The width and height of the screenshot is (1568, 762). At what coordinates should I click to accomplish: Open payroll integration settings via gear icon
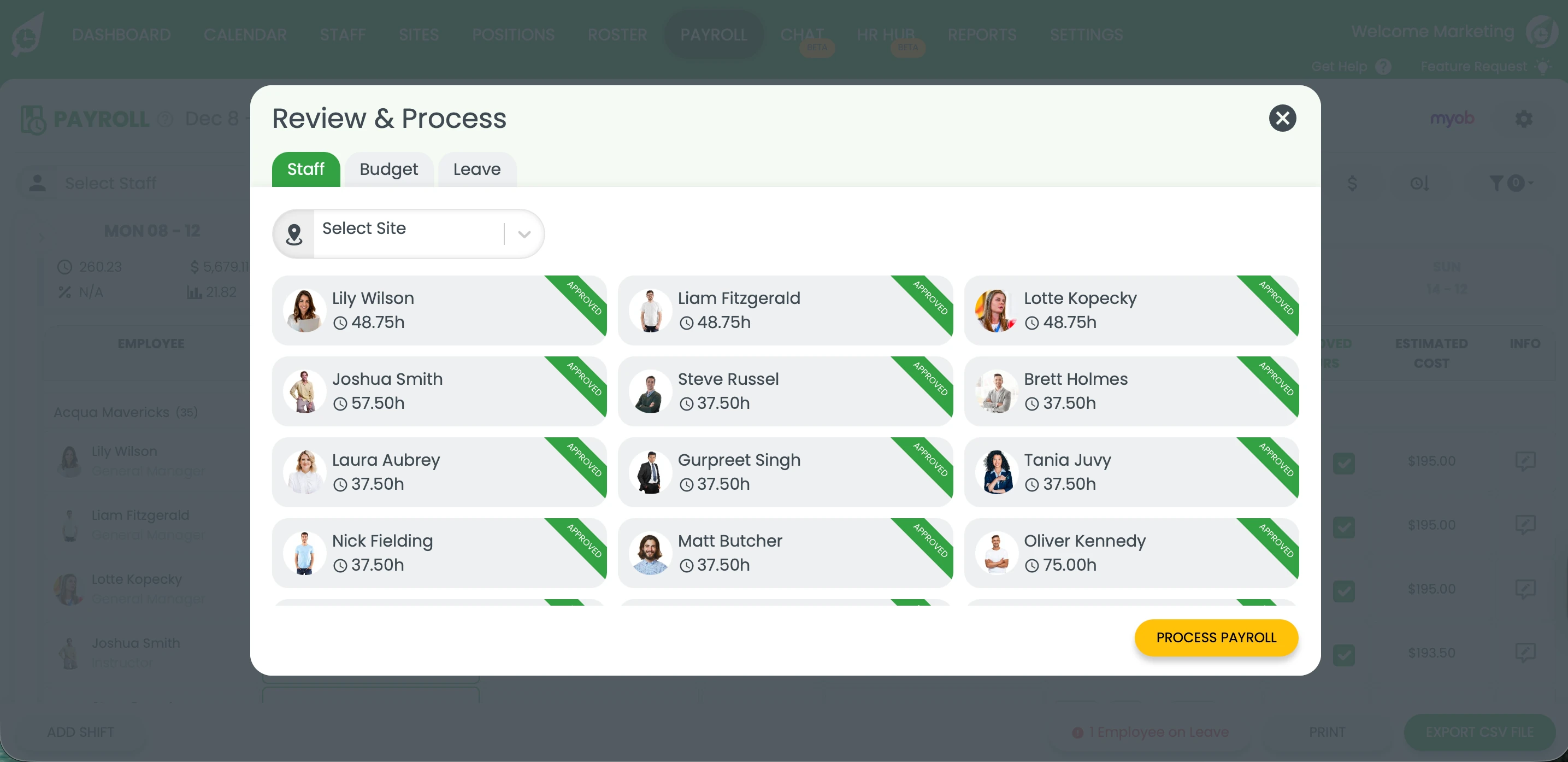(x=1524, y=118)
